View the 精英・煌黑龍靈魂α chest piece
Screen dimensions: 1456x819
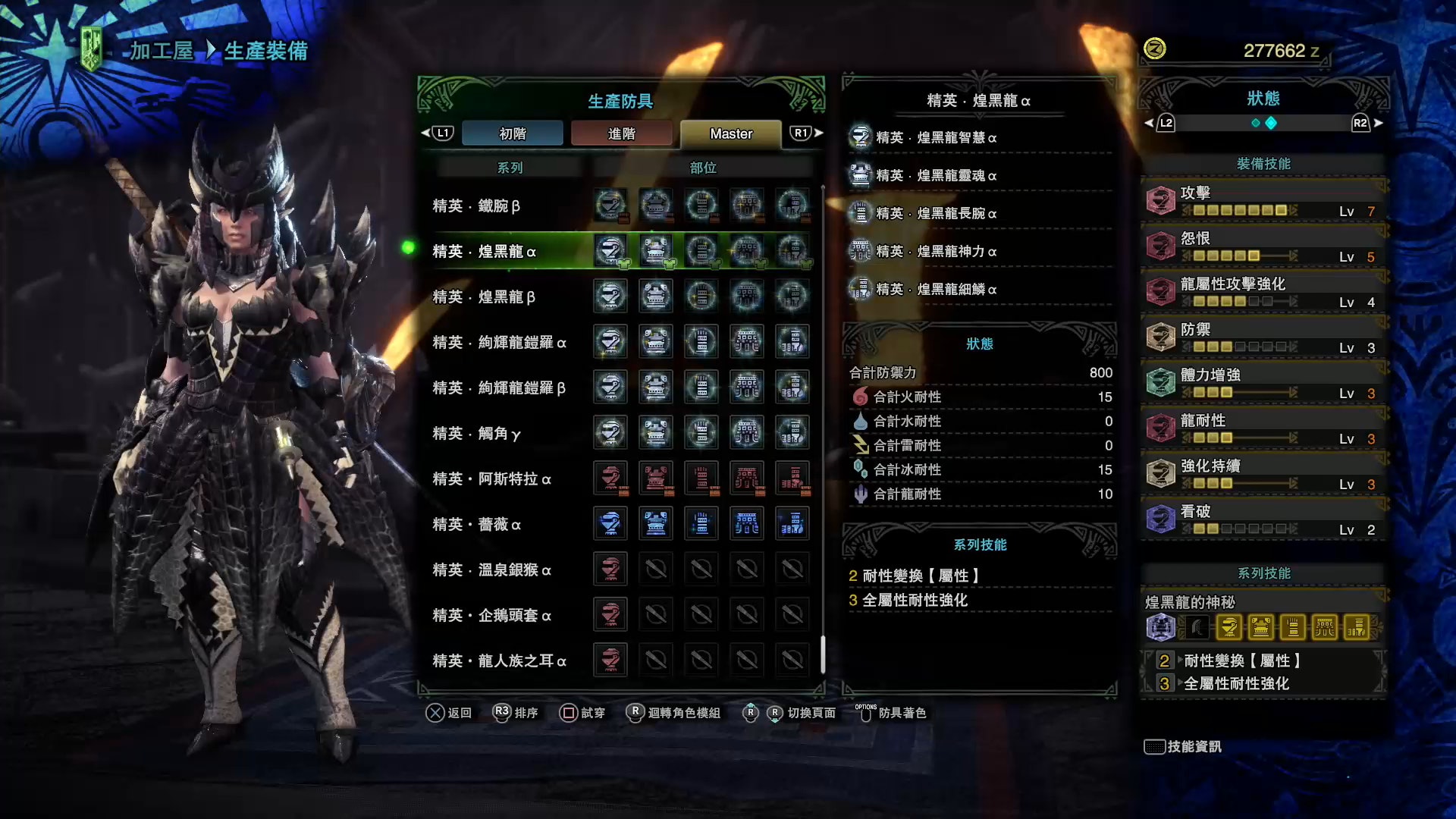point(936,176)
